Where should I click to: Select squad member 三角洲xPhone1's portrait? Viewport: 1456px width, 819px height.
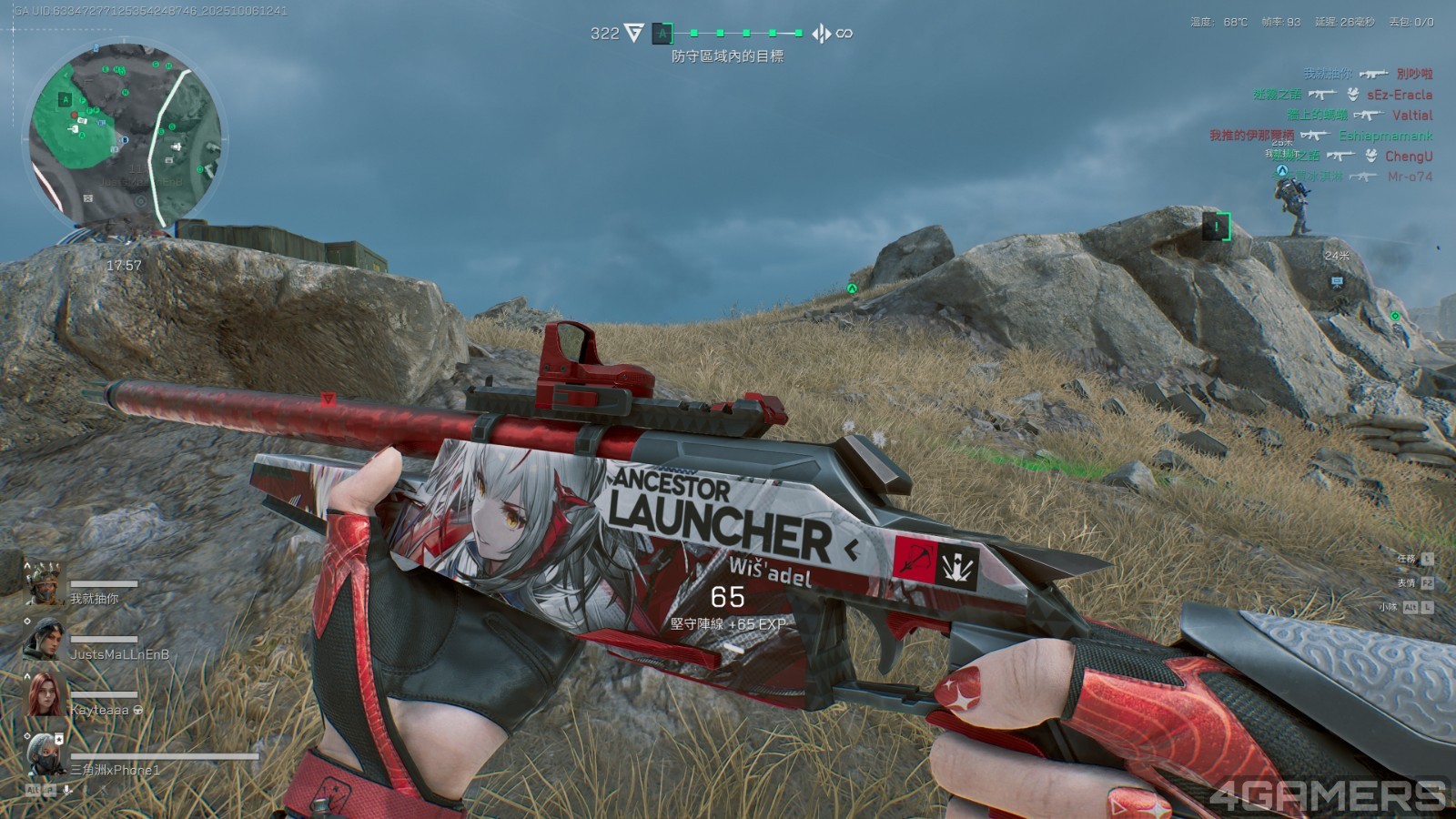(x=45, y=754)
